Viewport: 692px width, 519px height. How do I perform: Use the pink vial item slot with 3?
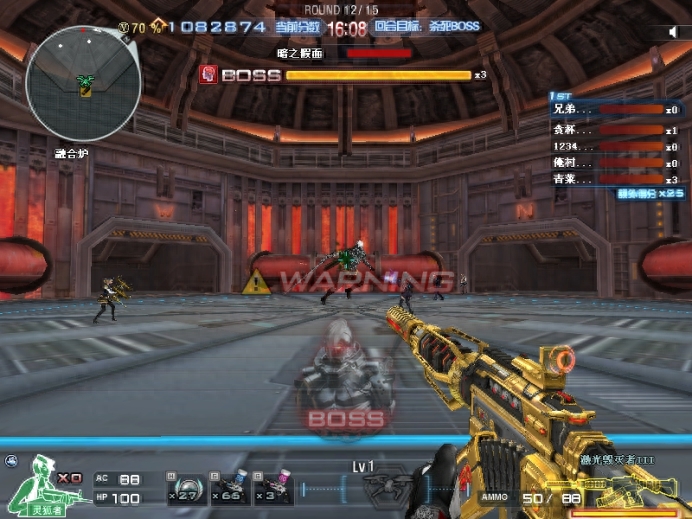273,487
